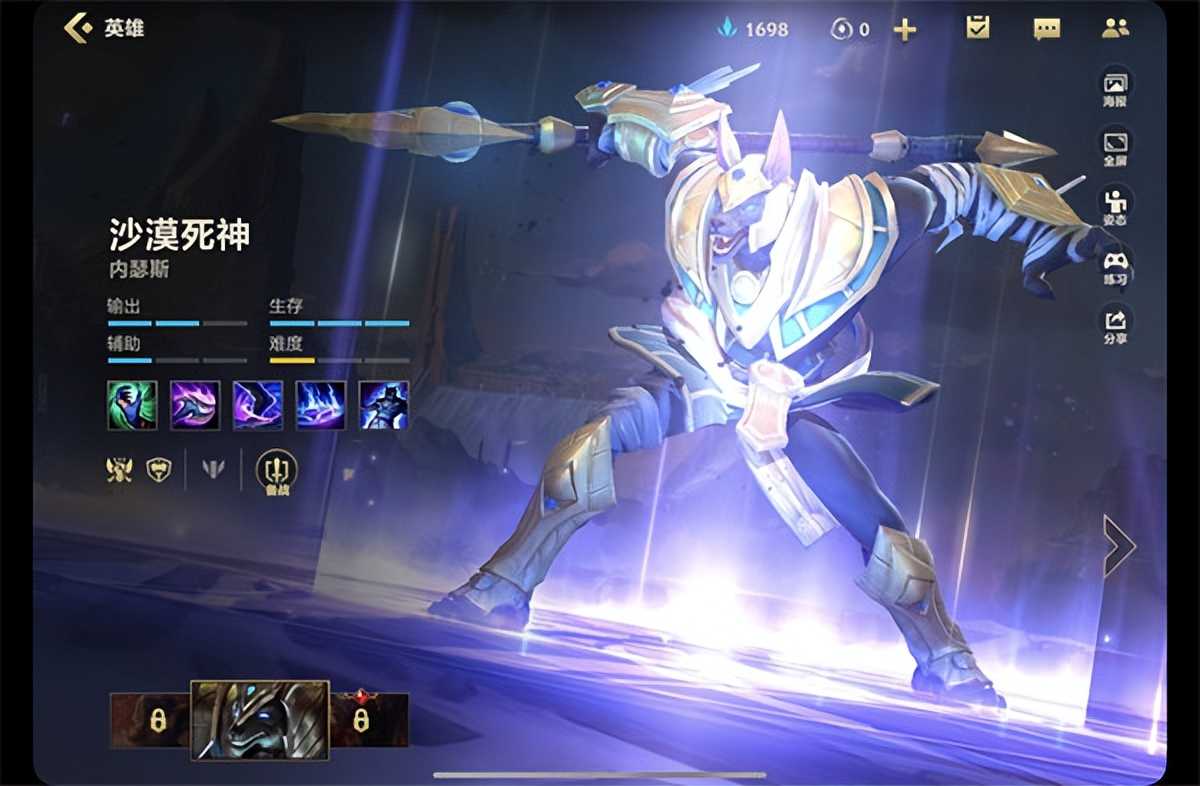Start 练习 practice mode
Image resolution: width=1200 pixels, height=786 pixels.
click(1114, 266)
